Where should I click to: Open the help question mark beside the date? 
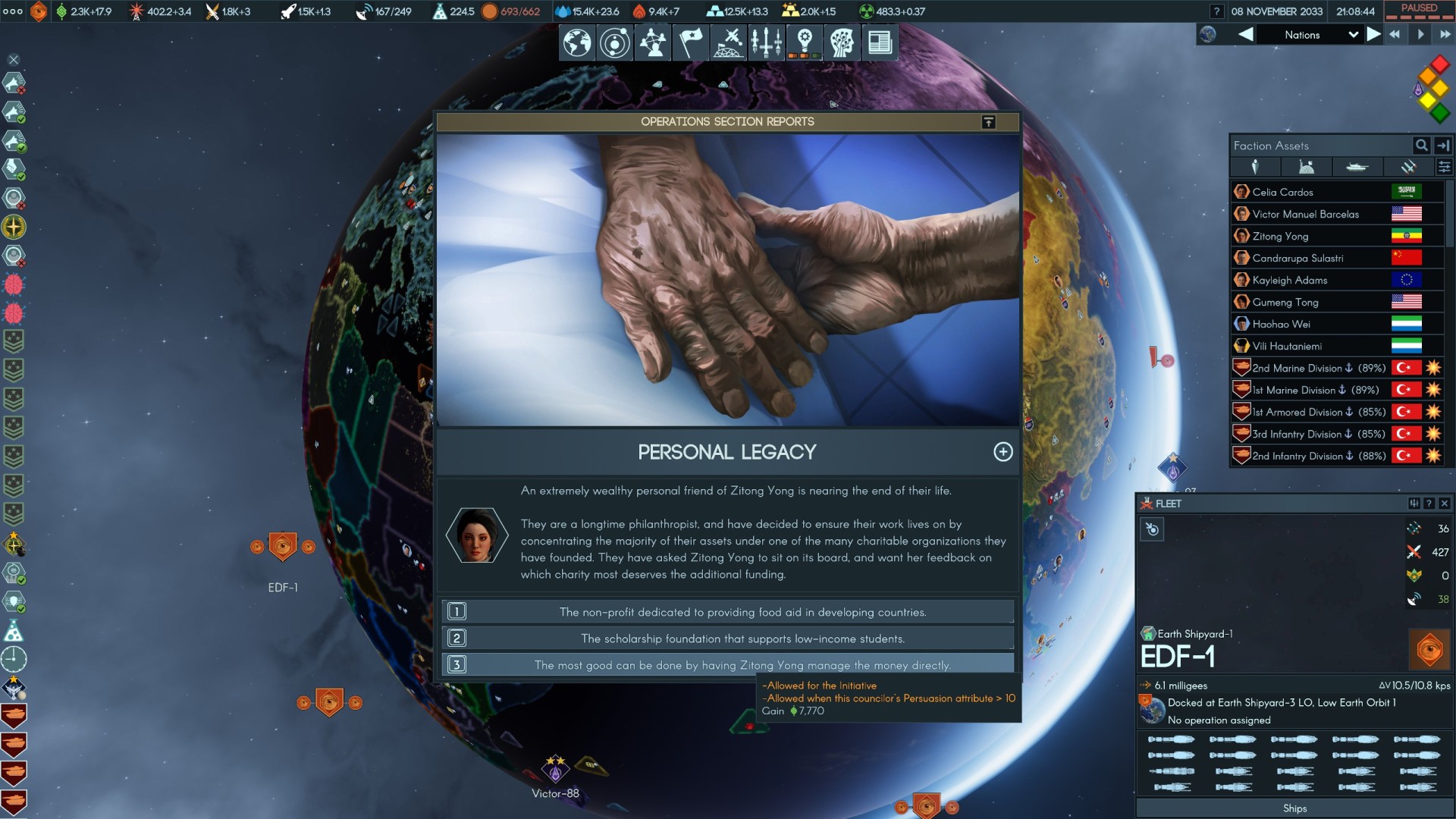click(x=1216, y=11)
